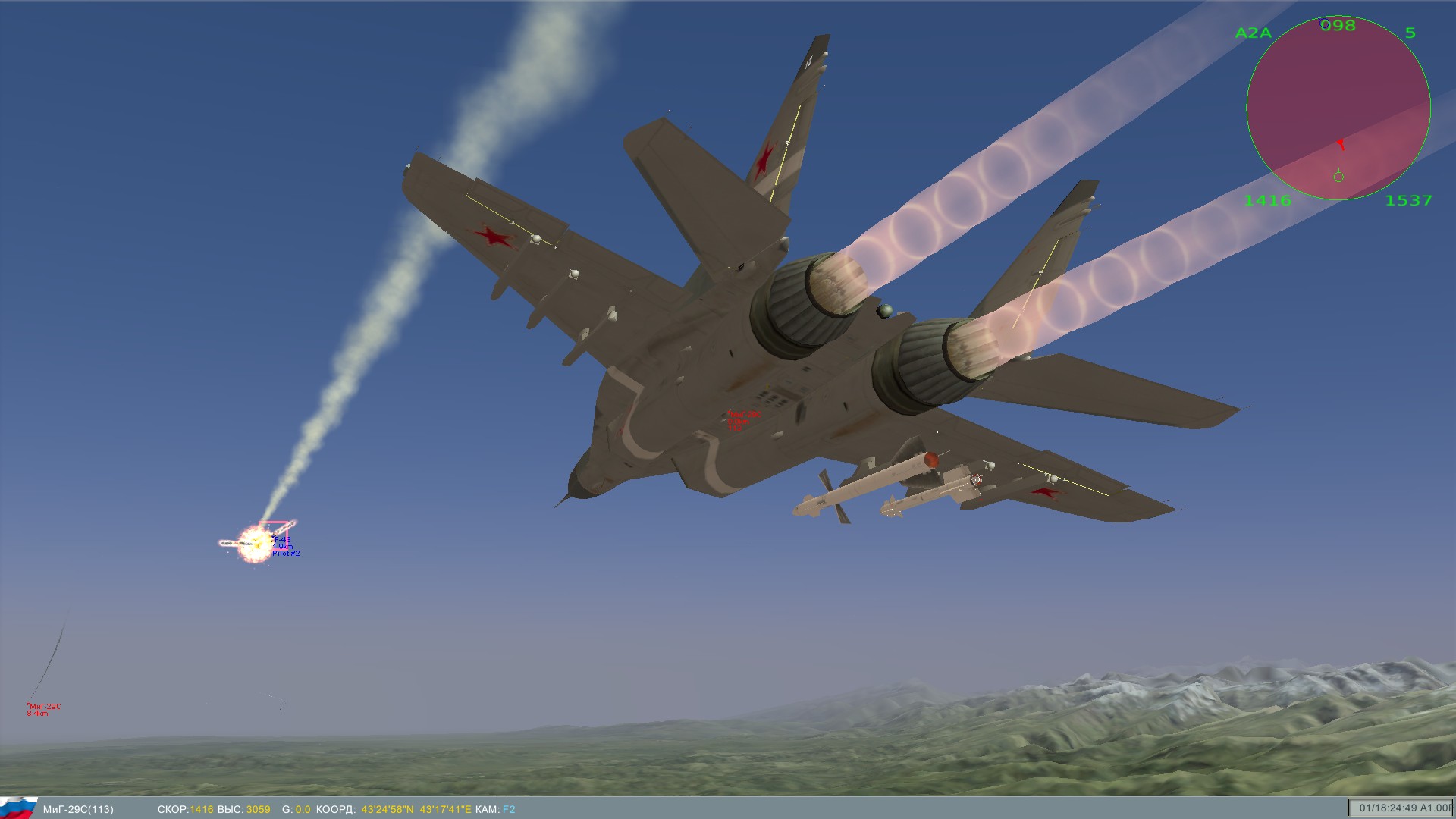The width and height of the screenshot is (1456, 819).
Task: Click the Russian flag icon in the status bar
Action: click(x=18, y=808)
